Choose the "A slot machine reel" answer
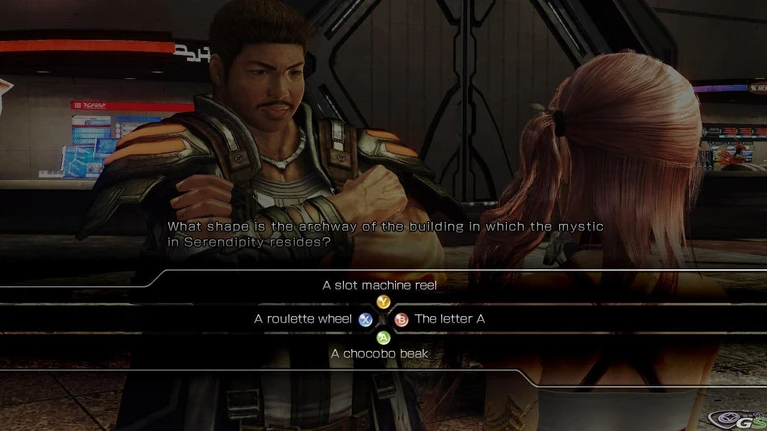767x431 pixels. [380, 285]
